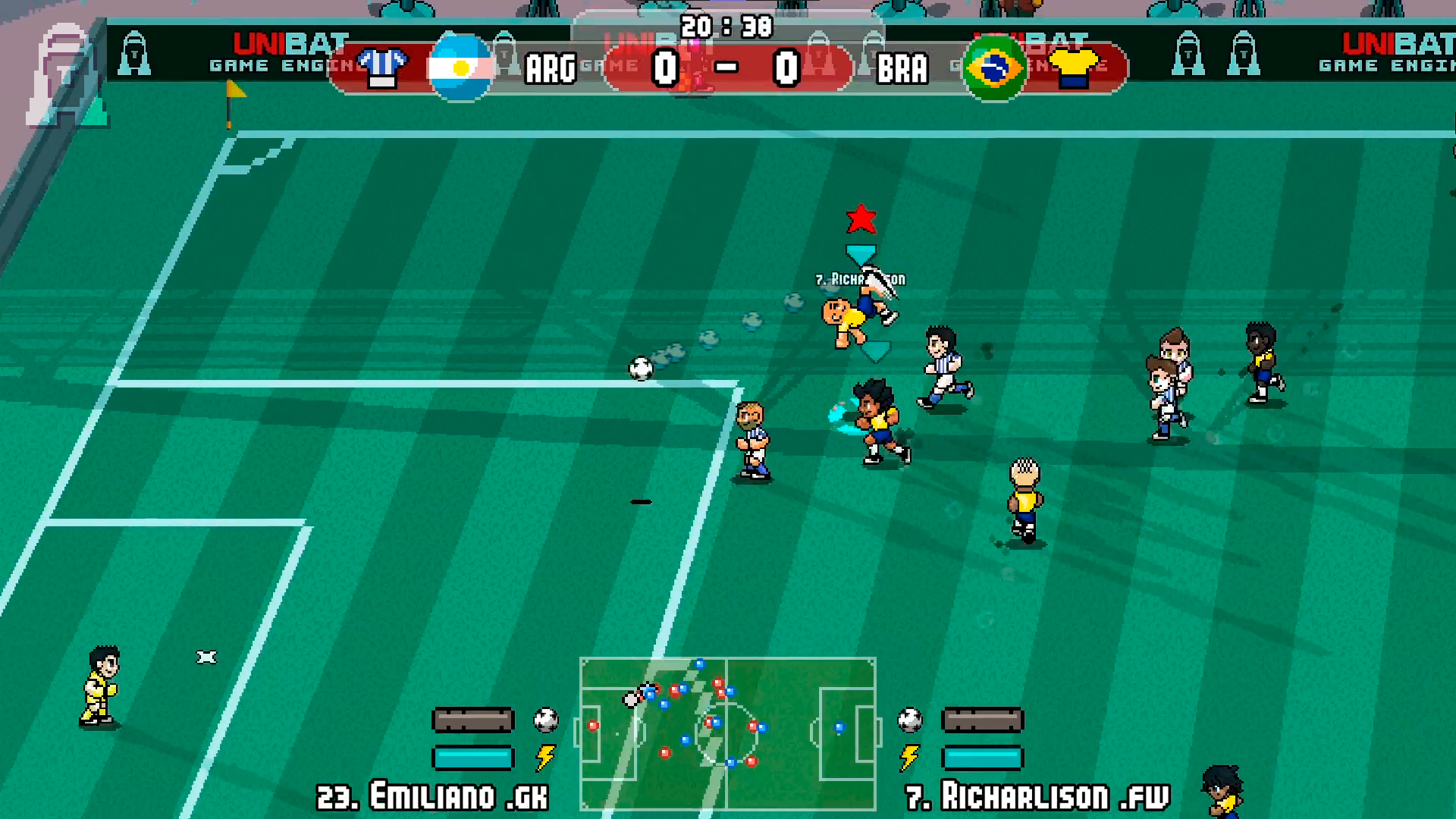The height and width of the screenshot is (819, 1456).
Task: Click the lightning bolt icon near Richarlison's HUD
Action: coord(909,756)
